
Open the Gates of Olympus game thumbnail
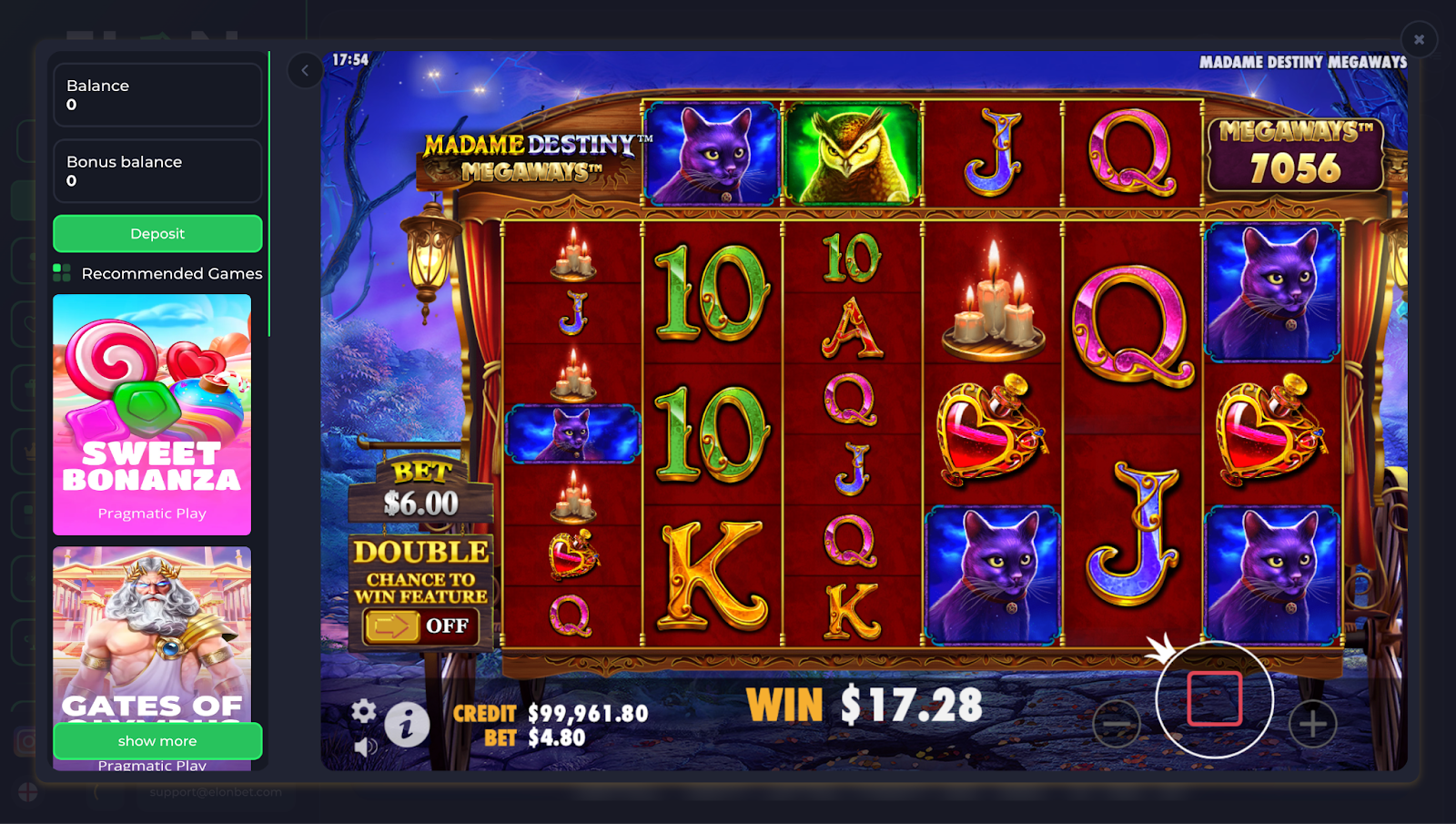pyautogui.click(x=151, y=637)
